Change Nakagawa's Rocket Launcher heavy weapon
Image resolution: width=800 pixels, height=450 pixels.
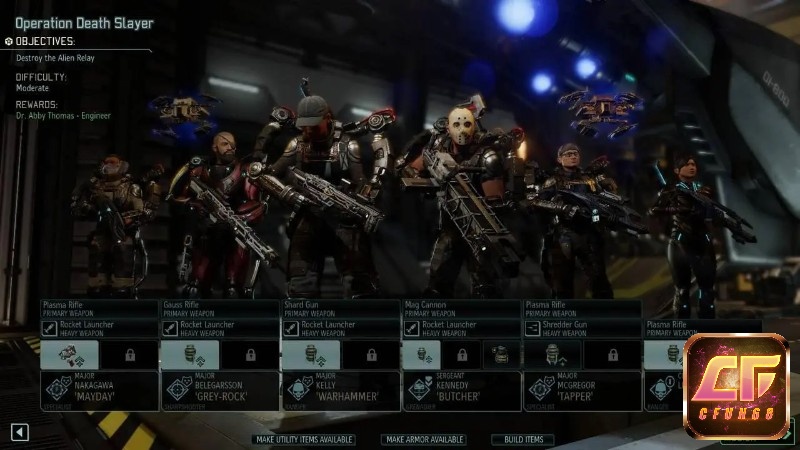[99, 329]
